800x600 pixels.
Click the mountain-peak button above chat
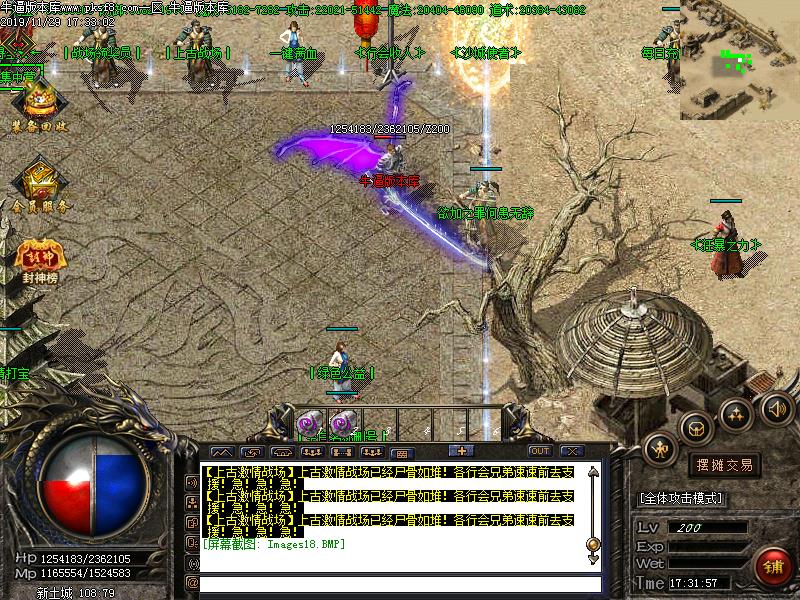coord(222,452)
